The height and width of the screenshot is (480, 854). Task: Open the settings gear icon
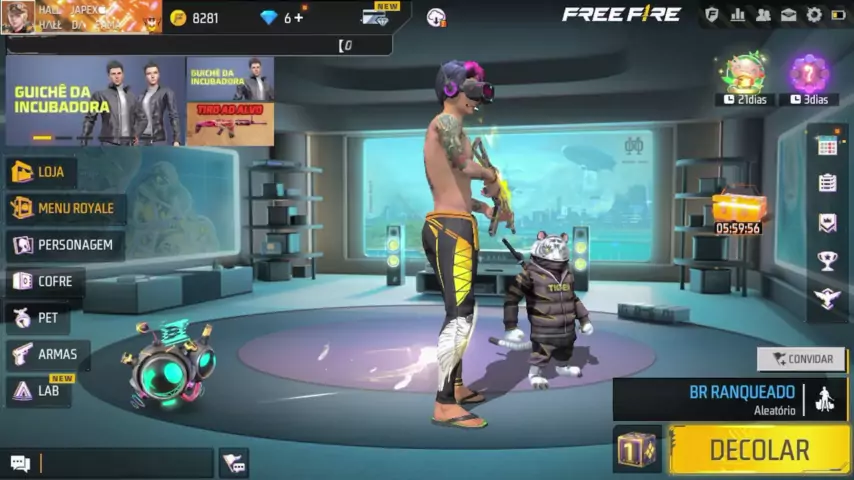pos(814,15)
